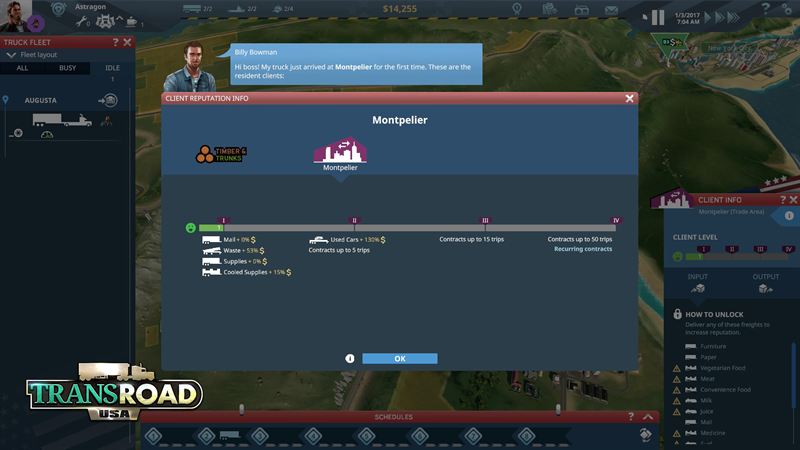The width and height of the screenshot is (800, 450).
Task: Close the Truck Fleet panel
Action: (129, 42)
